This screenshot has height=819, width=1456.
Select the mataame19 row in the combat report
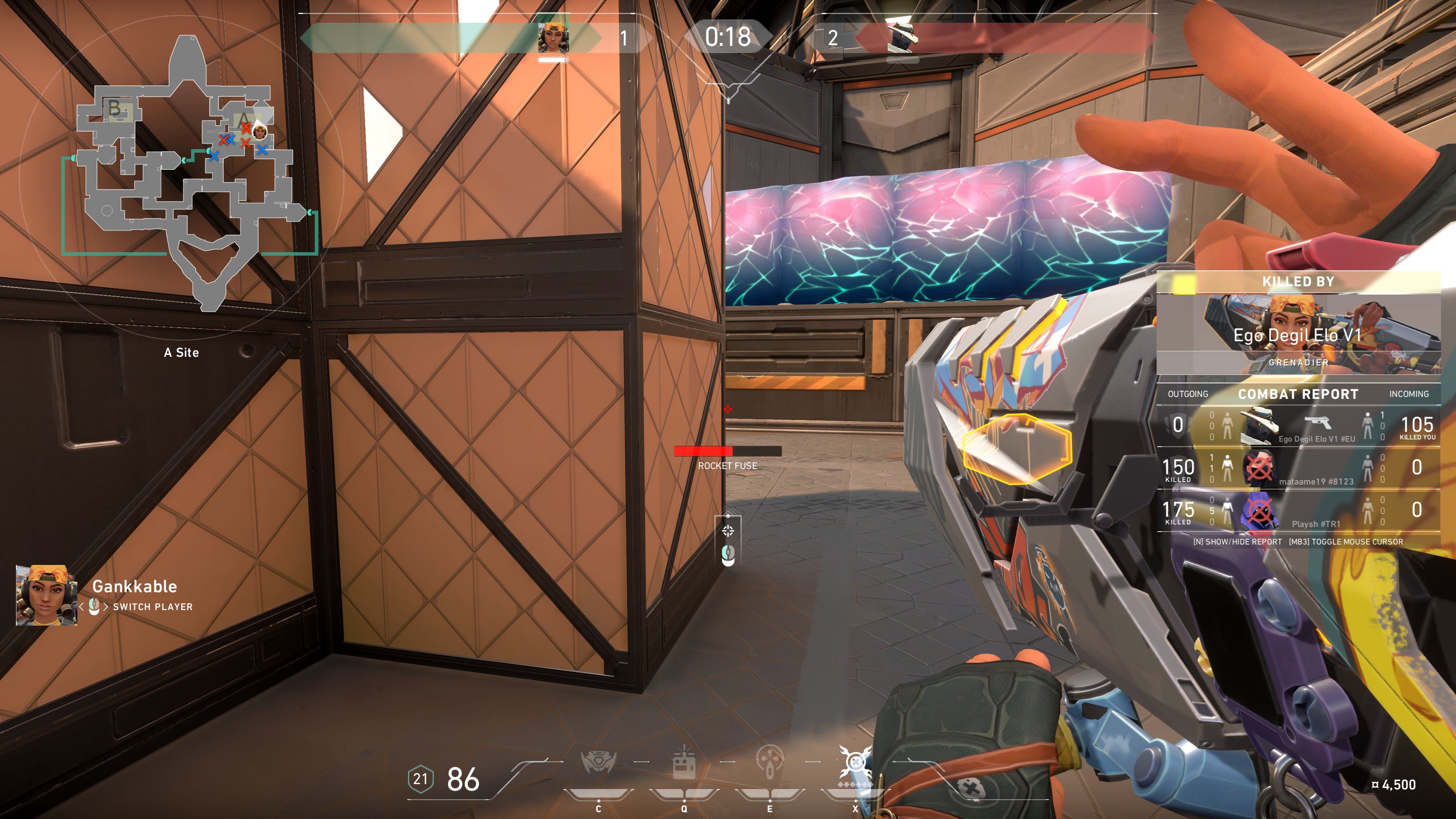(1298, 469)
